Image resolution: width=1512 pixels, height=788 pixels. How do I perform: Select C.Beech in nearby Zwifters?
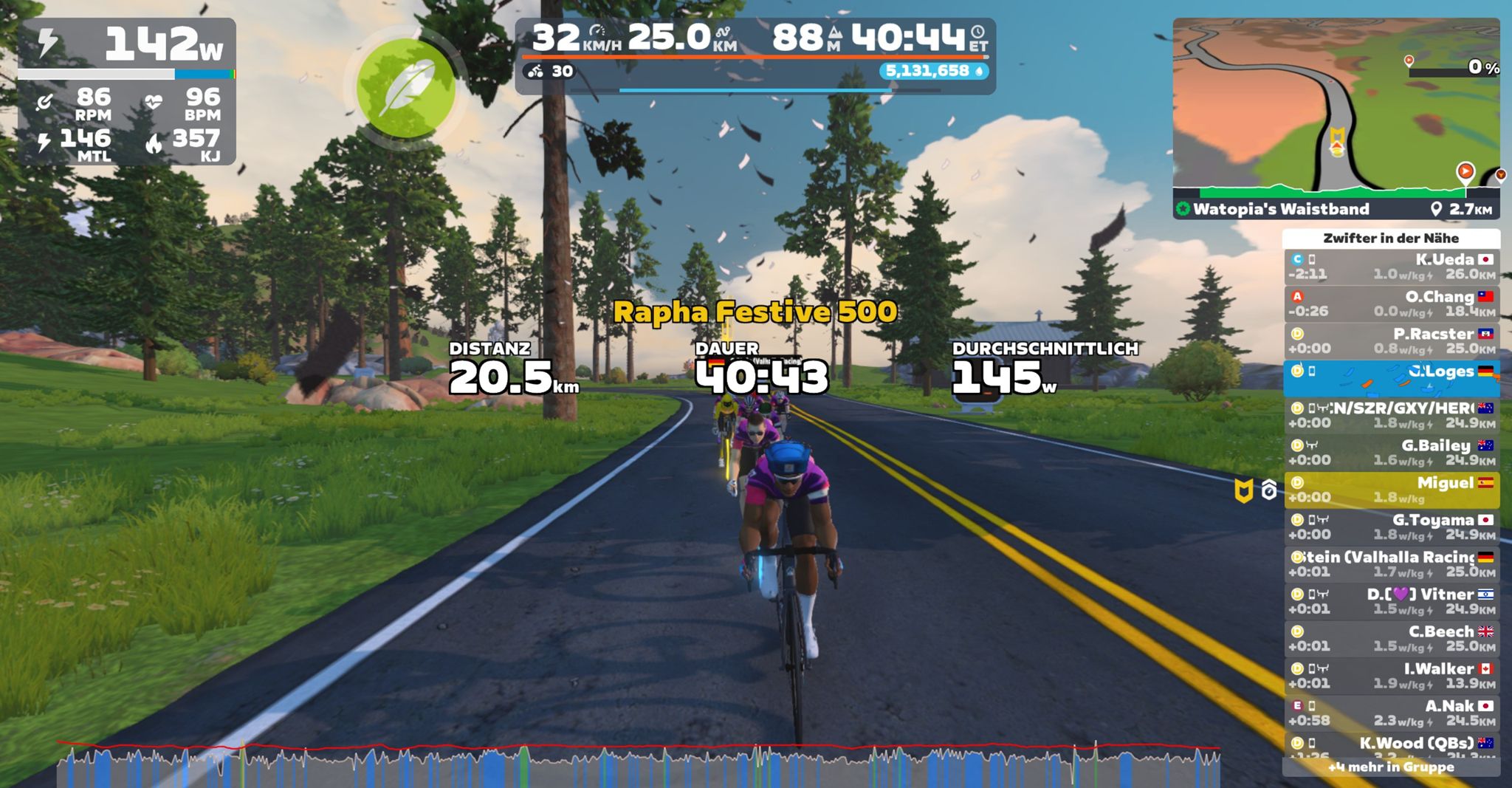(1392, 639)
